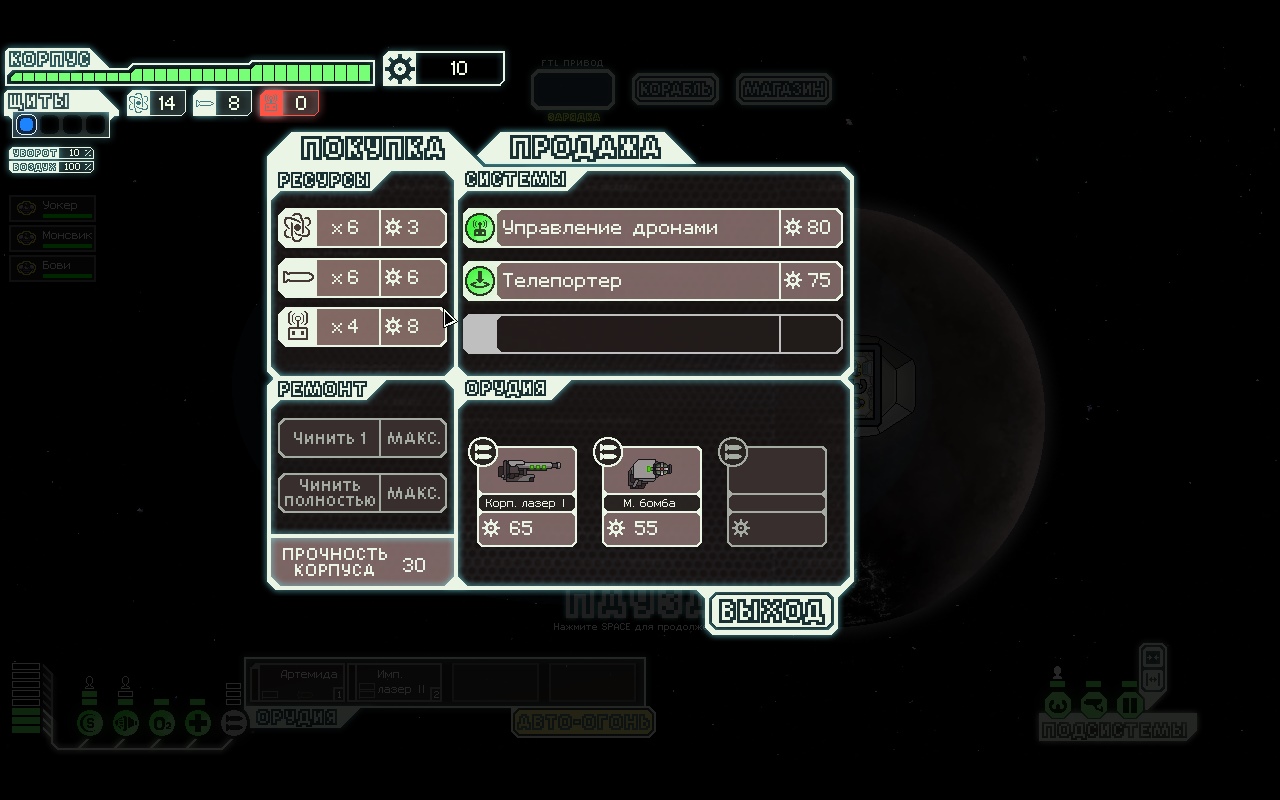
Task: Purchase missiles for 6 scrap
Action: coord(362,277)
